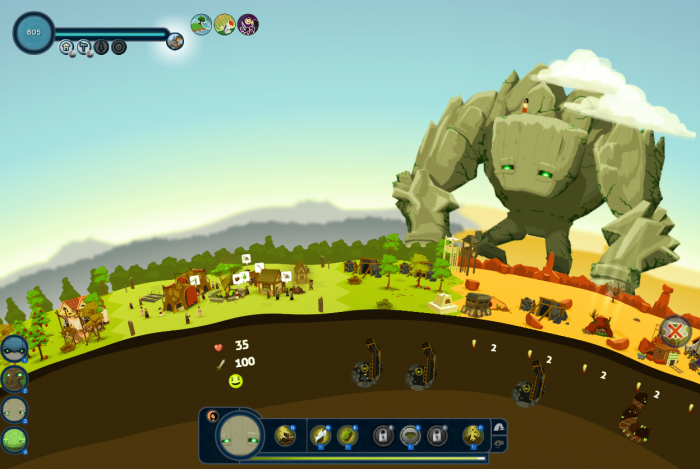Use the white feather ability icon
This screenshot has height=469, width=700.
[320, 435]
